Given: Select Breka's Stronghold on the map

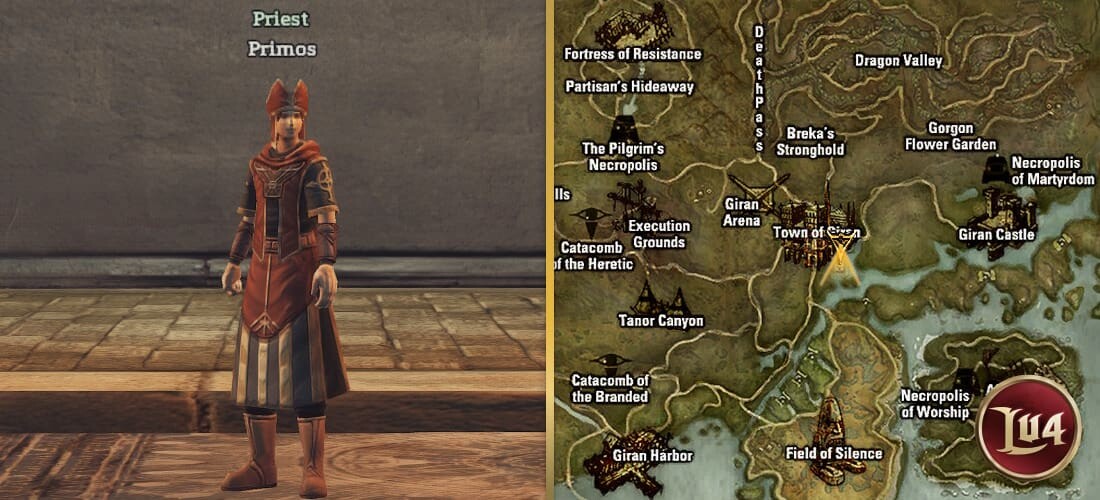Looking at the screenshot, I should [810, 141].
